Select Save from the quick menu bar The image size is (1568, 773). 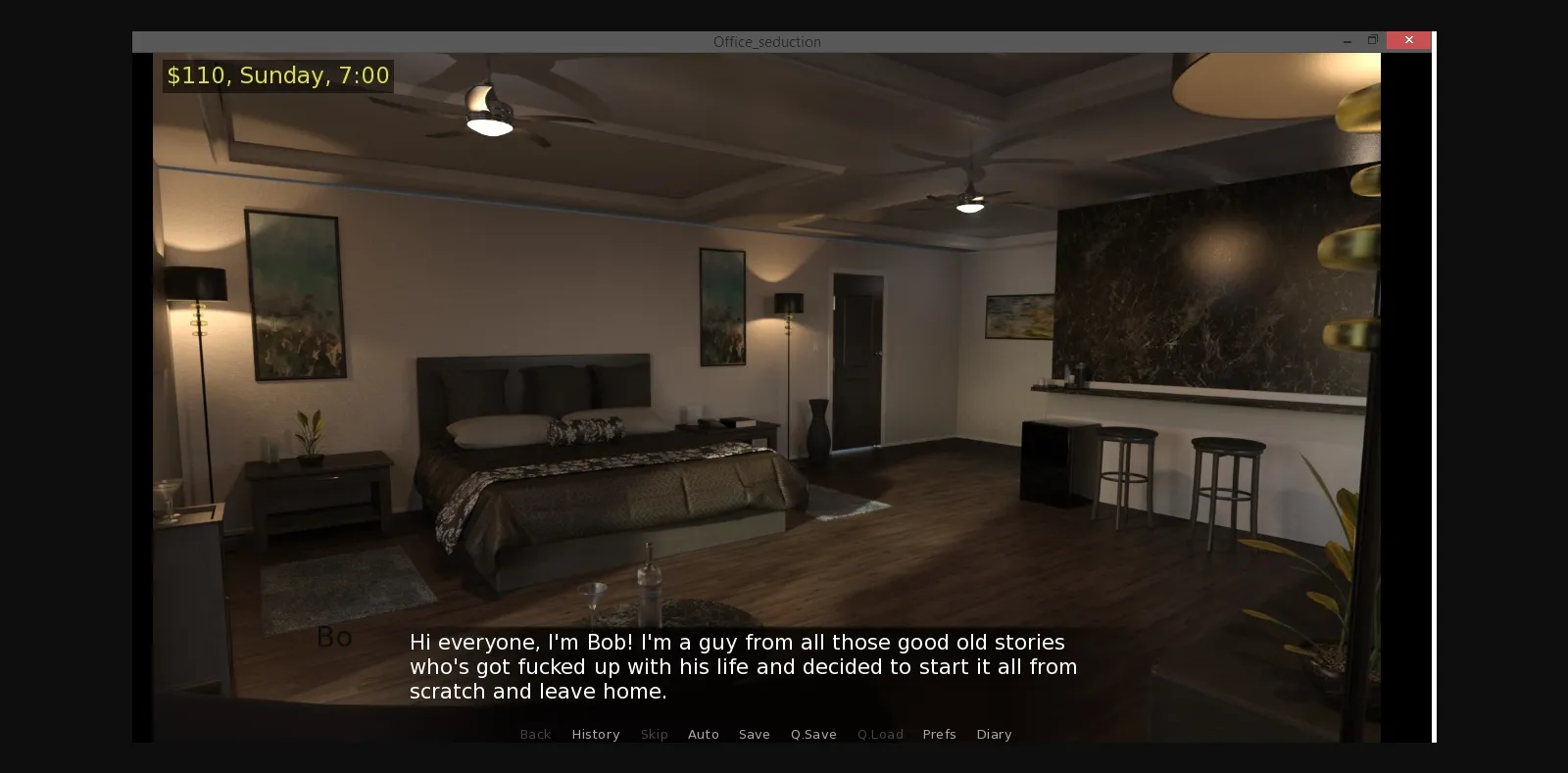(x=754, y=734)
